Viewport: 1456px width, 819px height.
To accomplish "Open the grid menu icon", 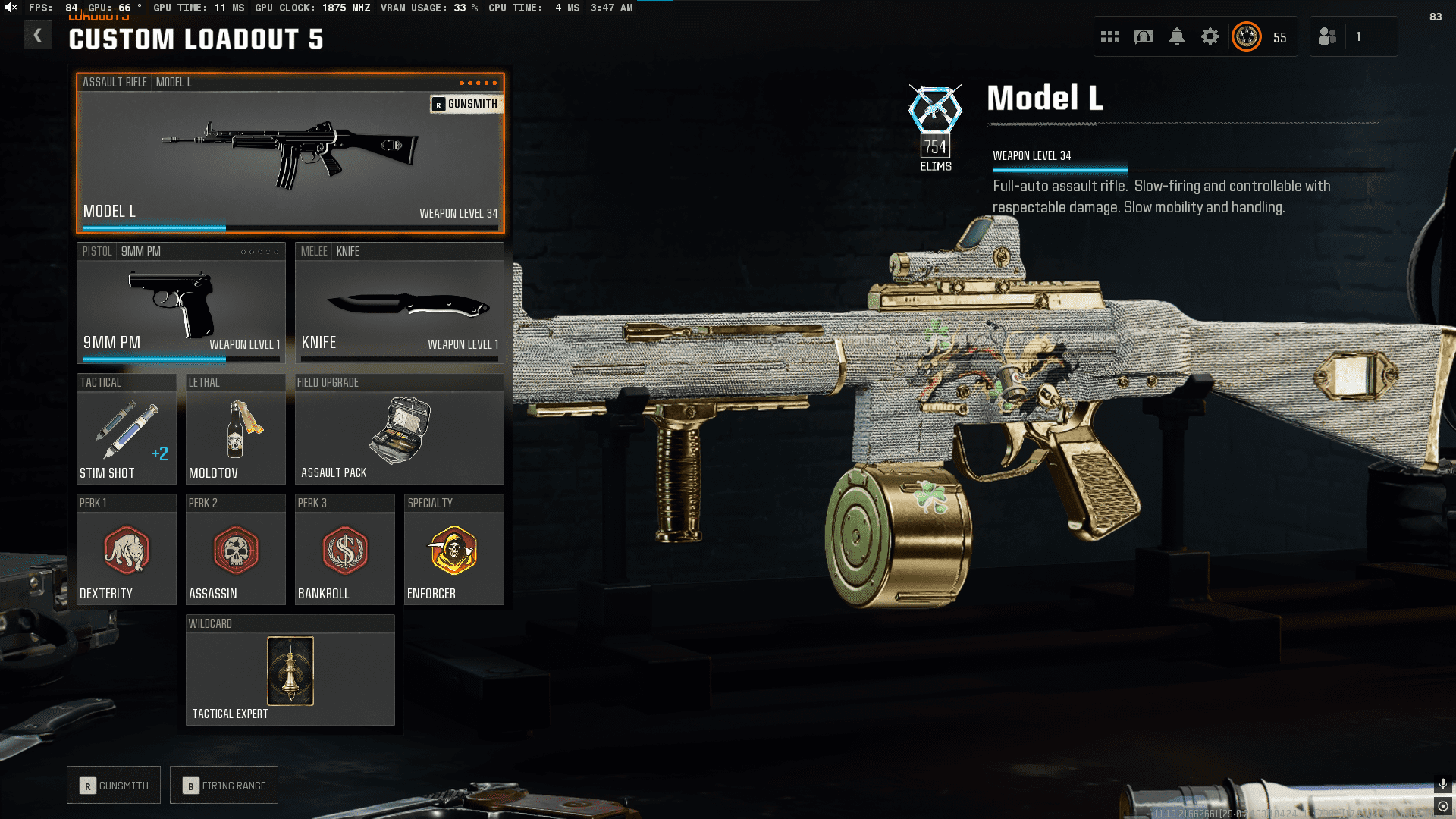I will tap(1110, 36).
